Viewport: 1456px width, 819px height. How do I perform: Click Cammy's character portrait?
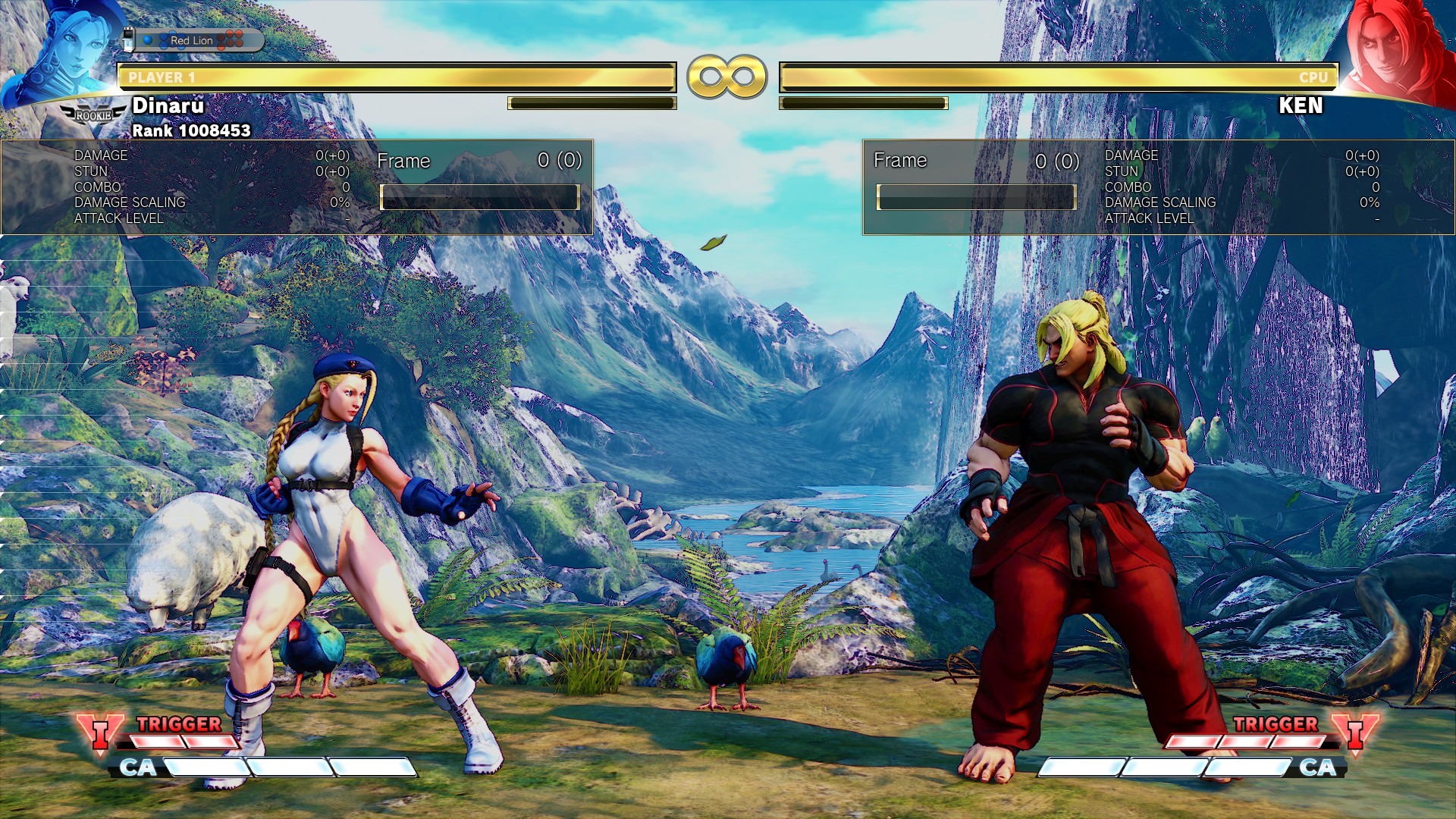pyautogui.click(x=64, y=53)
